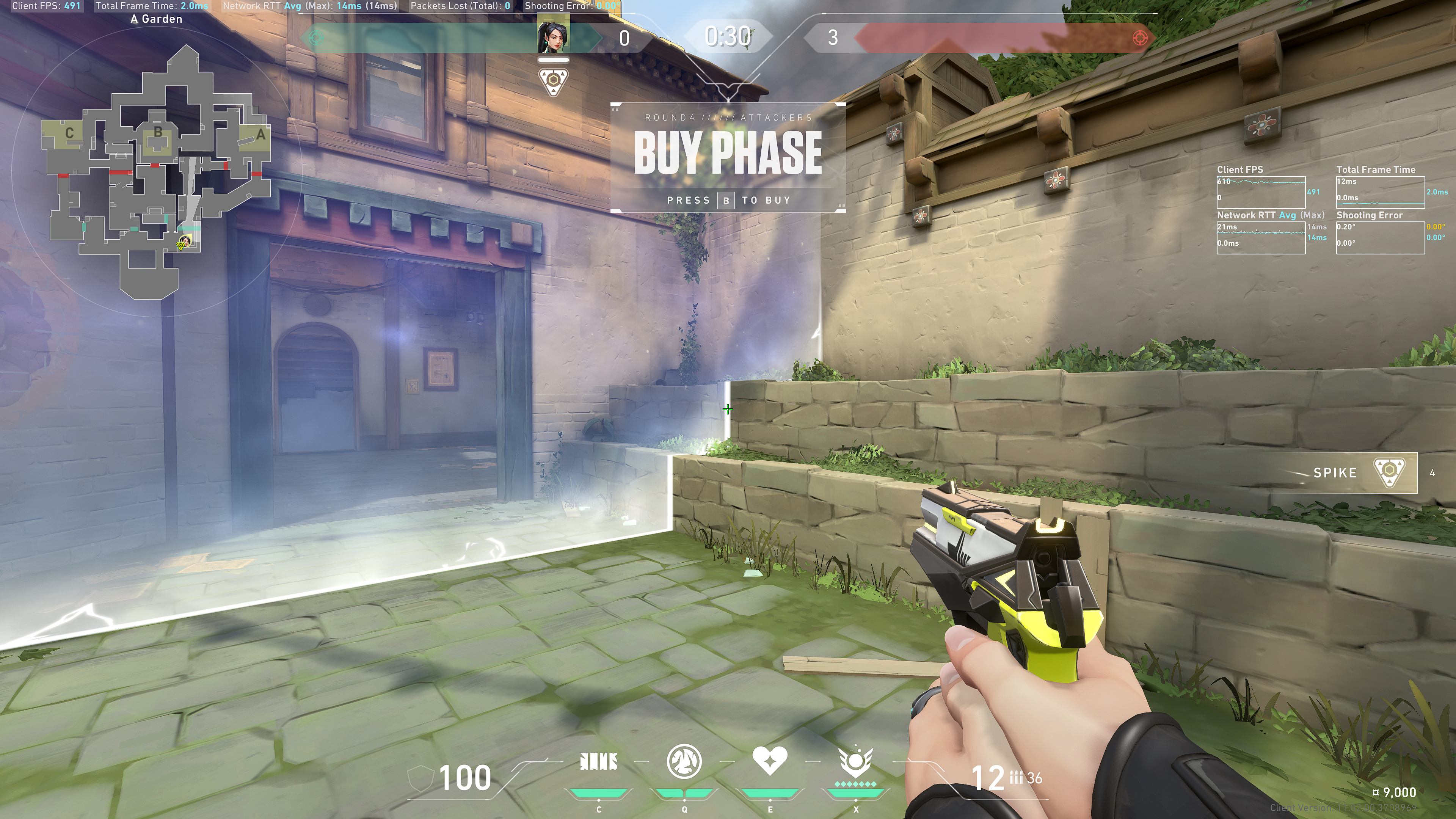Click the Shooting Error graph

pyautogui.click(x=1380, y=237)
